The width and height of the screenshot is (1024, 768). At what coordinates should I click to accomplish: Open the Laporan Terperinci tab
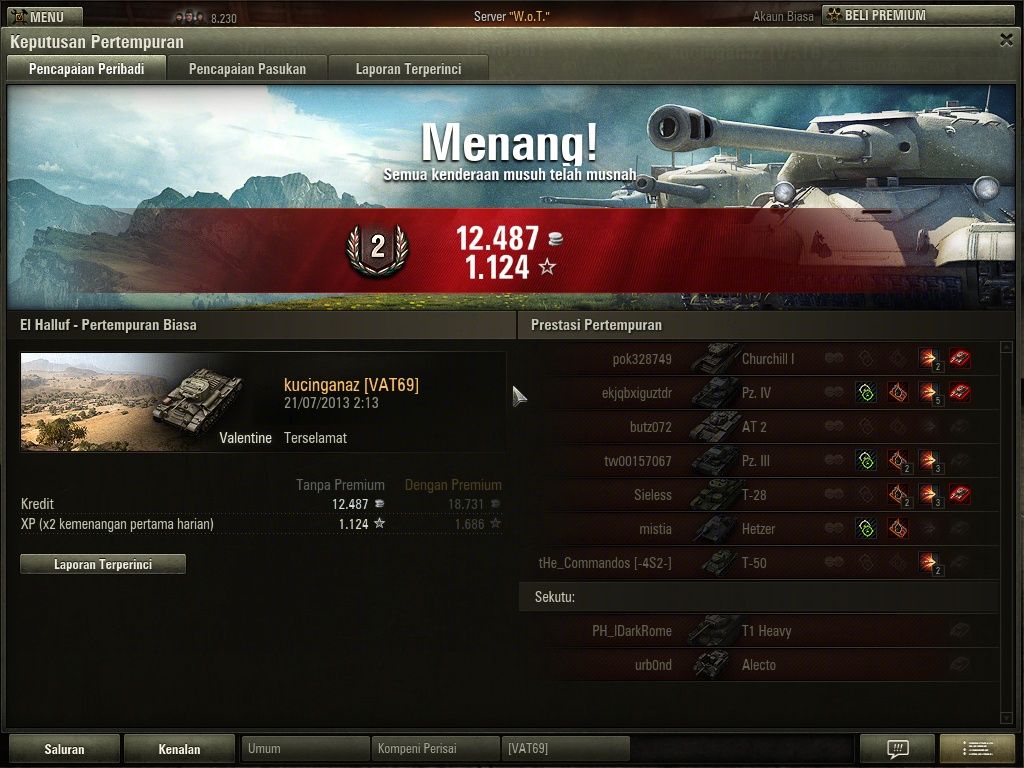[x=407, y=69]
